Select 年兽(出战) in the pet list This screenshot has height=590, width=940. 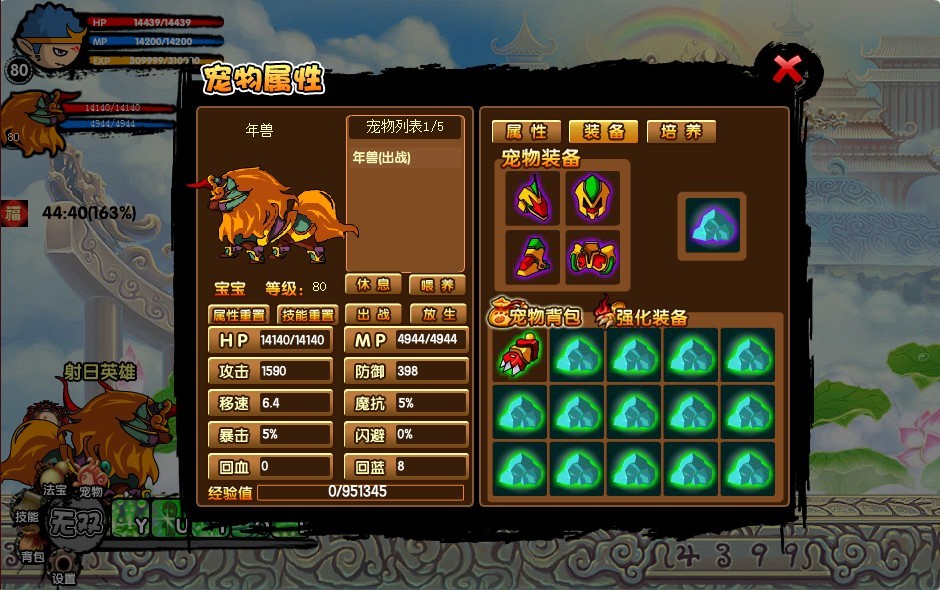(x=382, y=158)
